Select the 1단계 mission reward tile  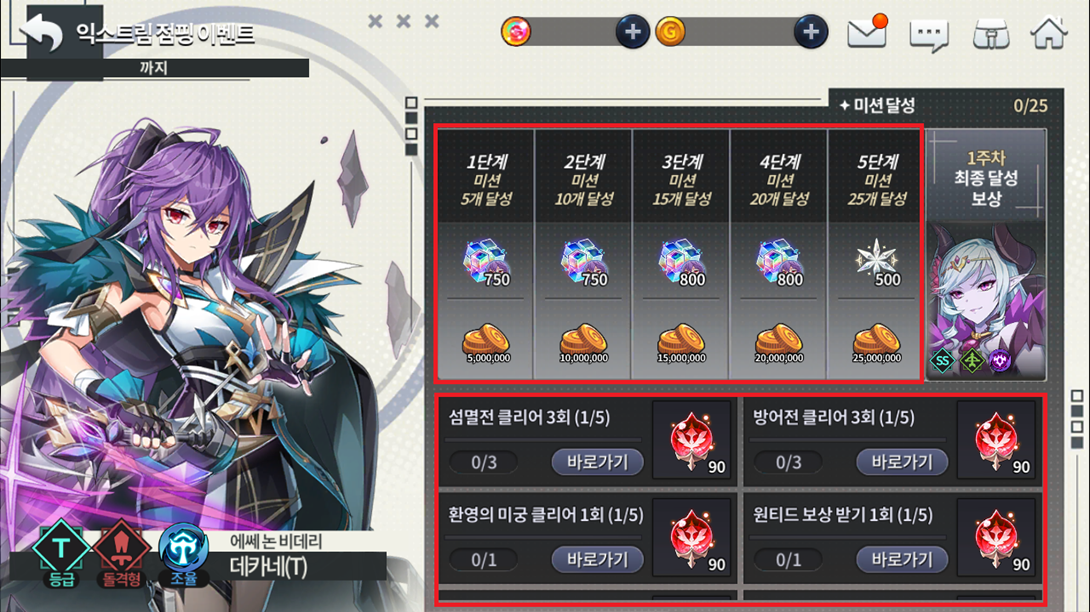[486, 254]
